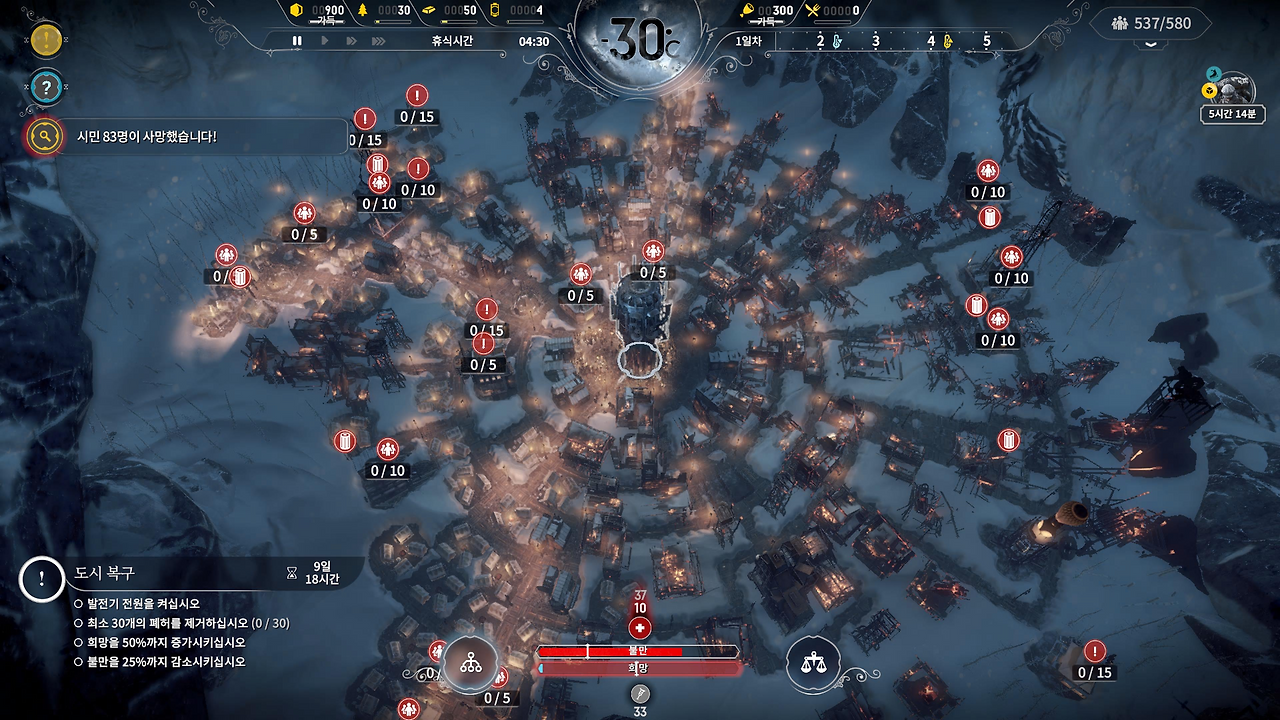The height and width of the screenshot is (720, 1280).
Task: Select the scout expedition portrait with timer
Action: (x=1231, y=90)
